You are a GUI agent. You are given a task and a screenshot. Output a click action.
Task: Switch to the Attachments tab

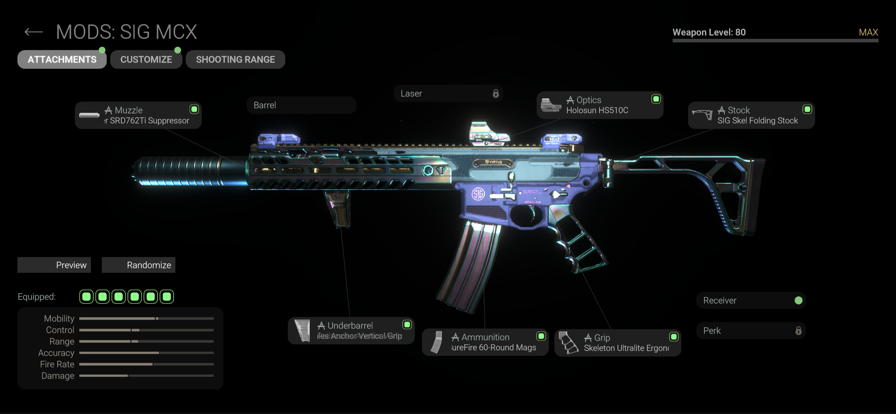(62, 60)
